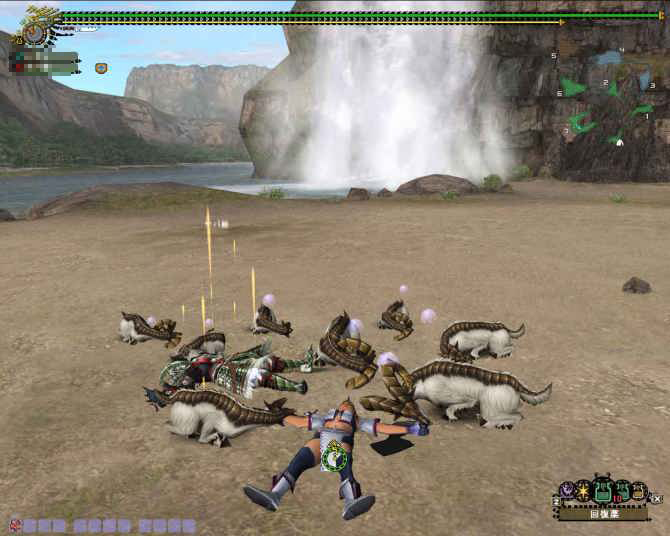Image resolution: width=670 pixels, height=536 pixels.
Task: Choose the yellow starburst item icon
Action: pos(582,490)
